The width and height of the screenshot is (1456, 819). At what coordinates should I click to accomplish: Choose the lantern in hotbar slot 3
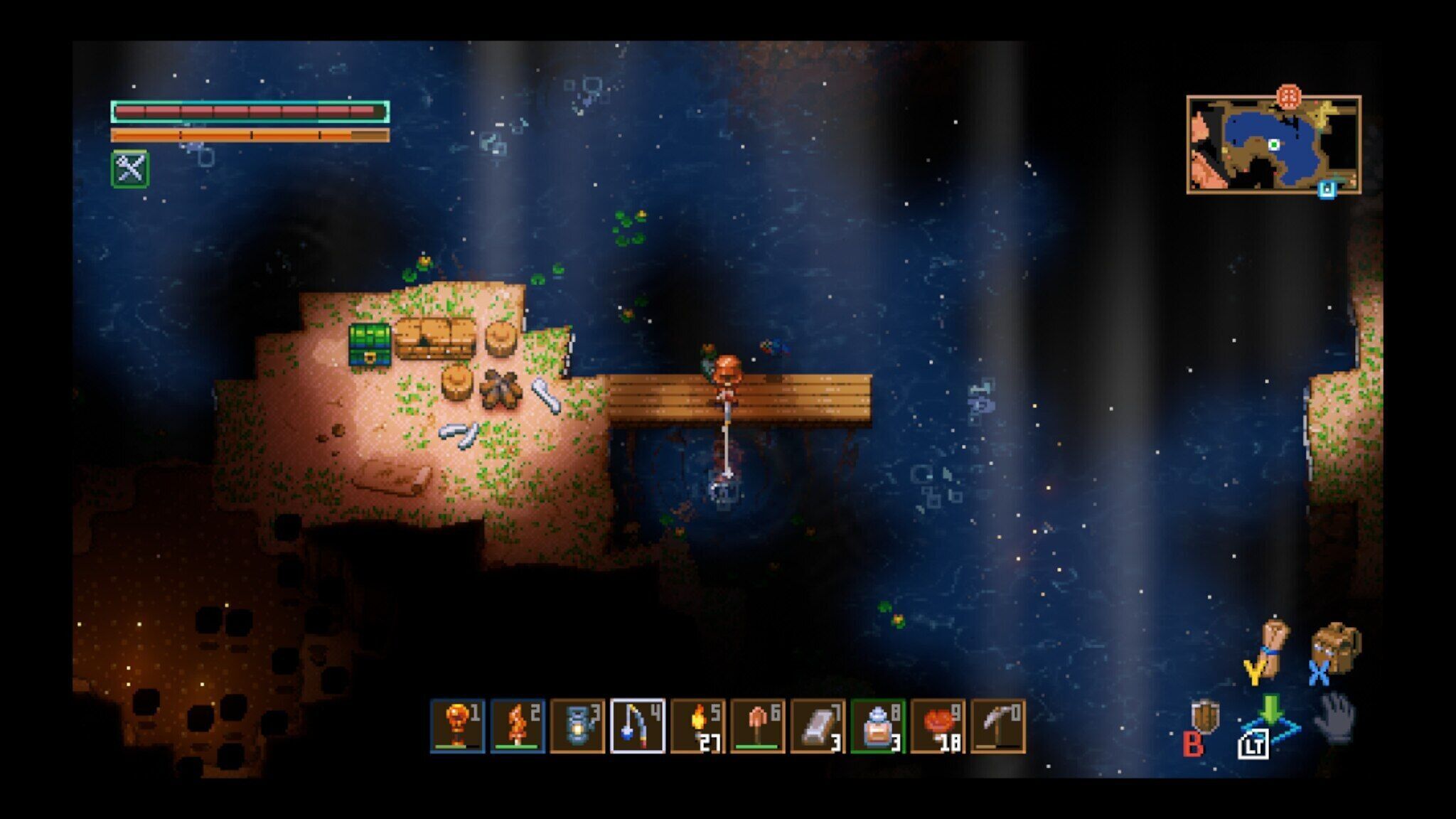point(577,725)
